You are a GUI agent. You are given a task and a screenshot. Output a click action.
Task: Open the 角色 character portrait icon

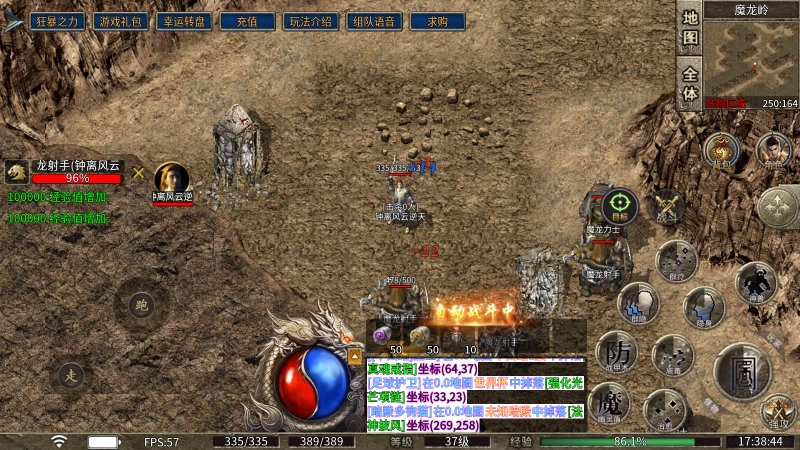coord(772,152)
